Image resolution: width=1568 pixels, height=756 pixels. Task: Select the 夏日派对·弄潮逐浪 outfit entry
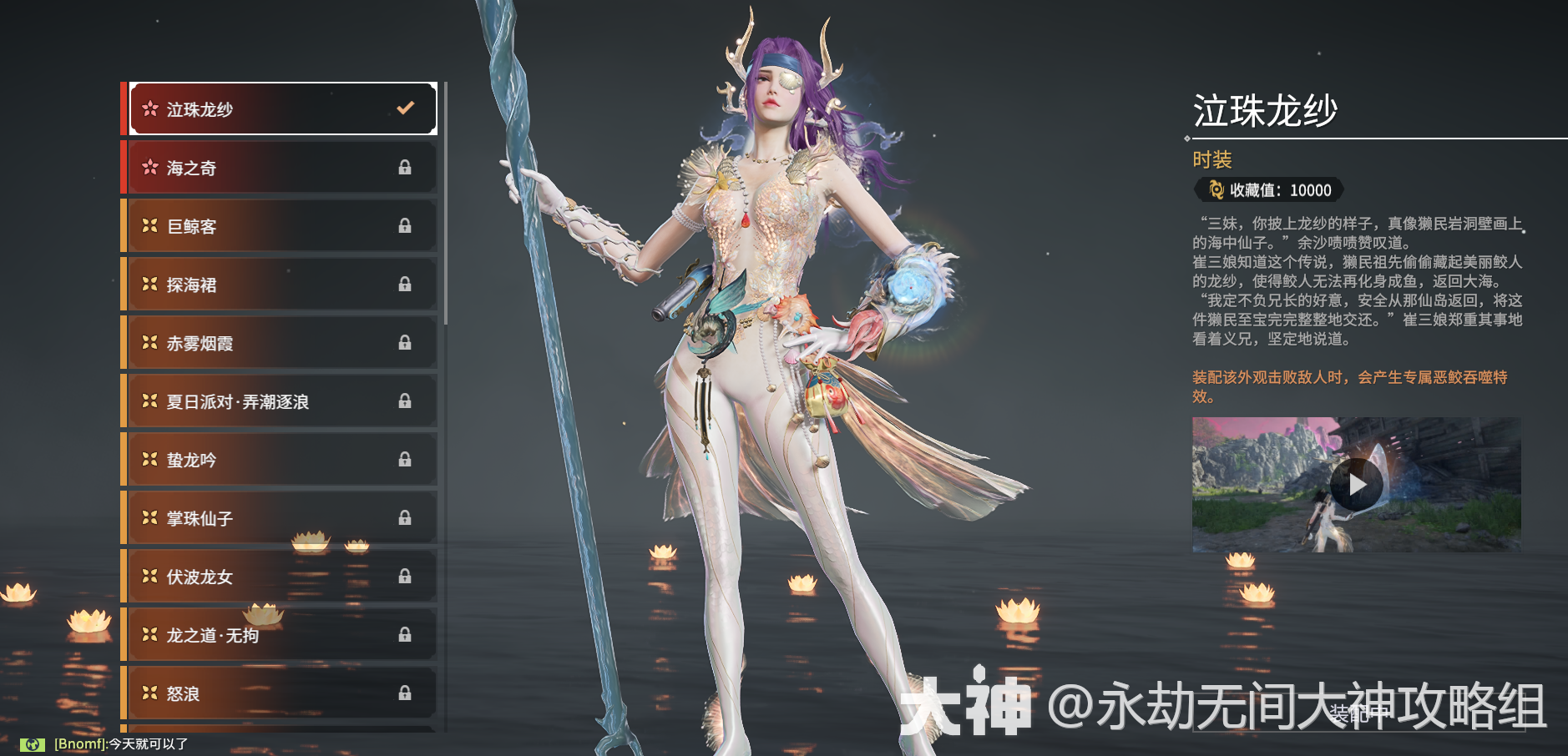click(276, 401)
